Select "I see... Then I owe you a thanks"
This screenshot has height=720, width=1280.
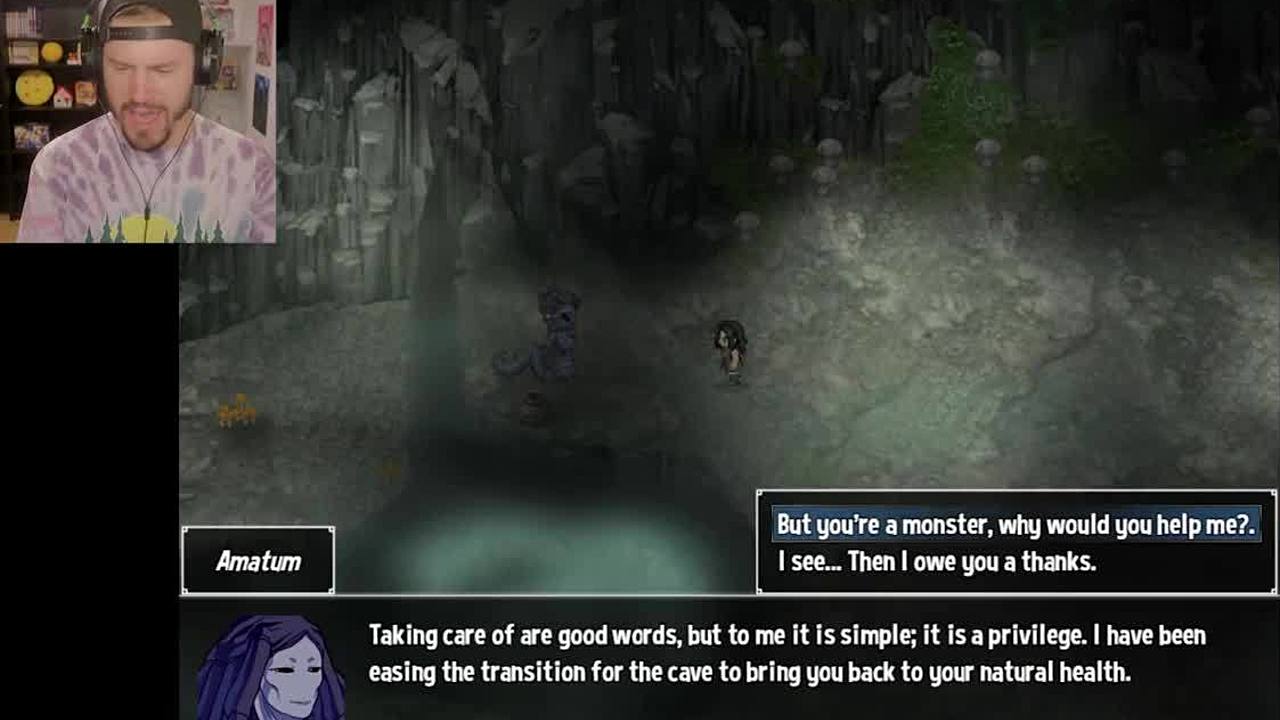tap(937, 562)
